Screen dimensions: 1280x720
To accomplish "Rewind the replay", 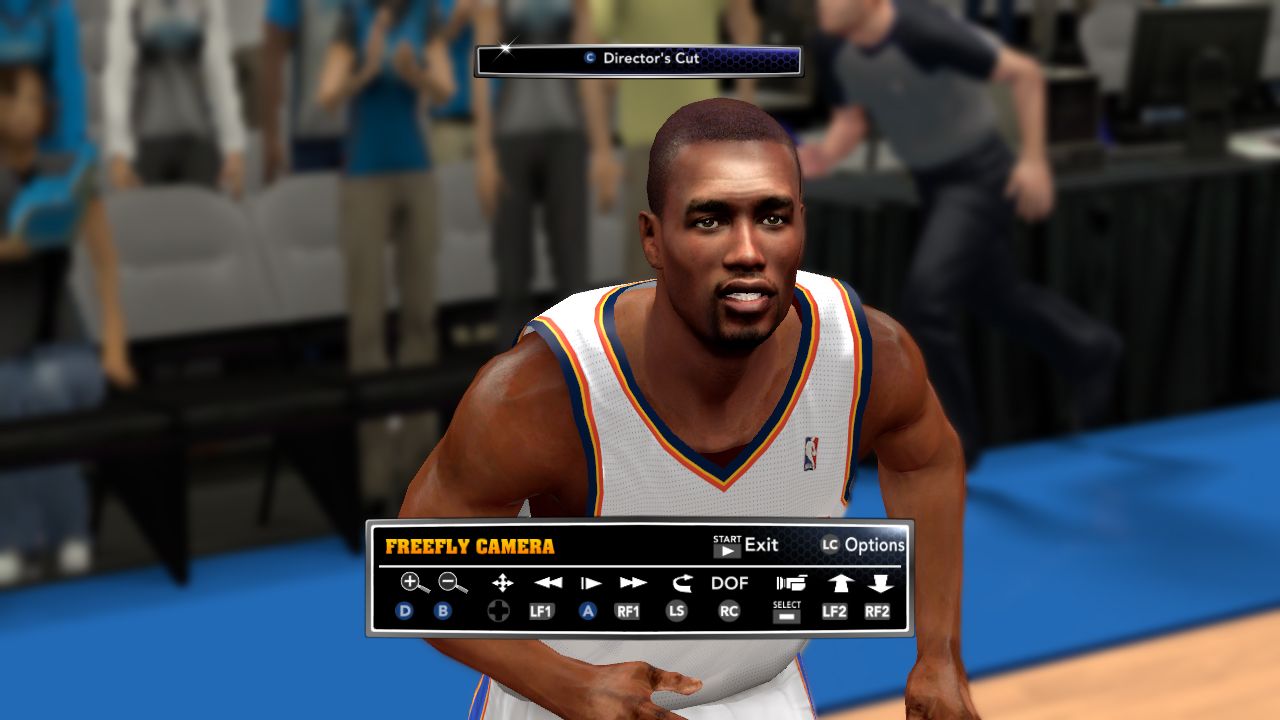I will click(x=547, y=583).
